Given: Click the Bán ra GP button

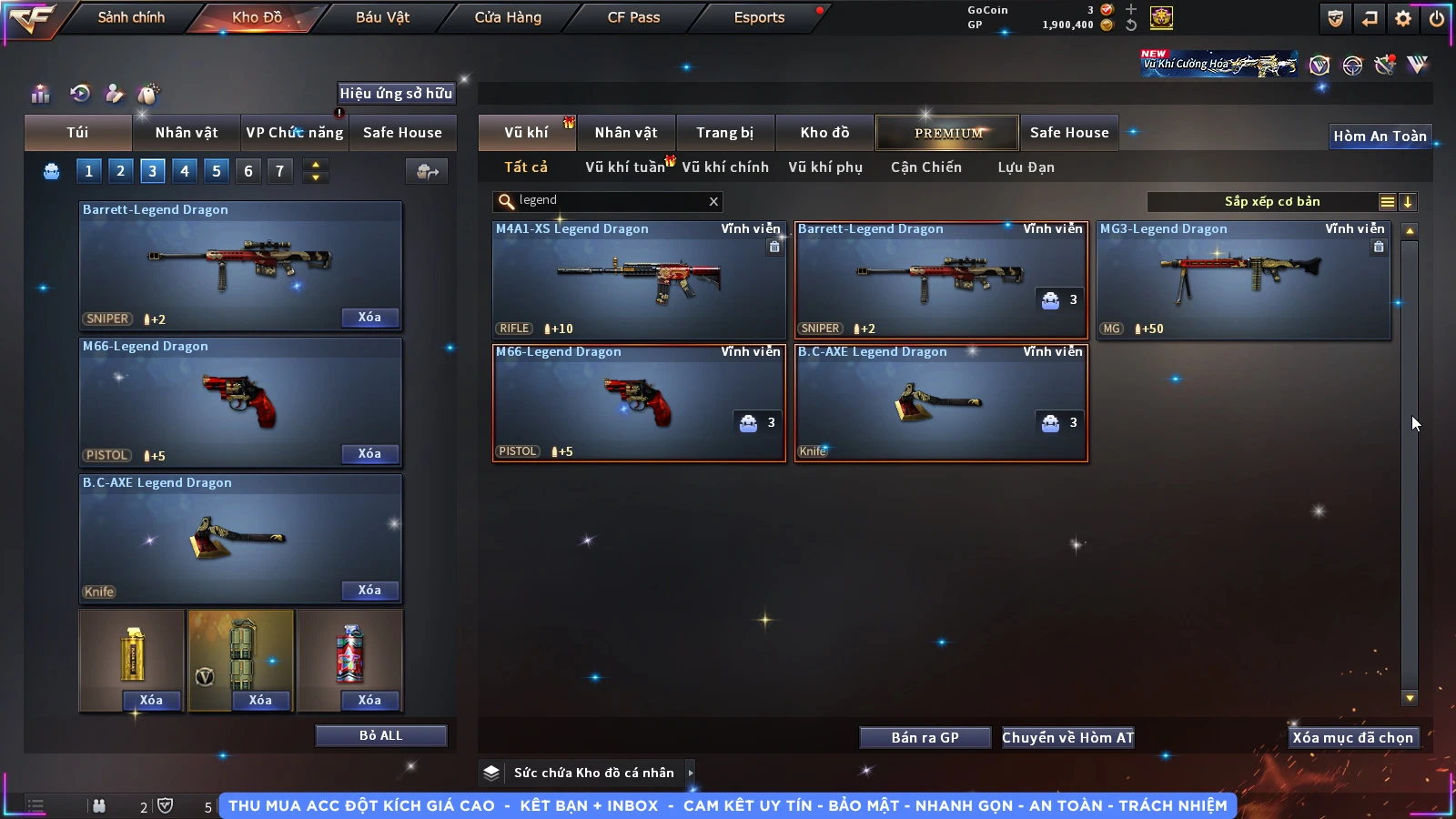Looking at the screenshot, I should (925, 738).
